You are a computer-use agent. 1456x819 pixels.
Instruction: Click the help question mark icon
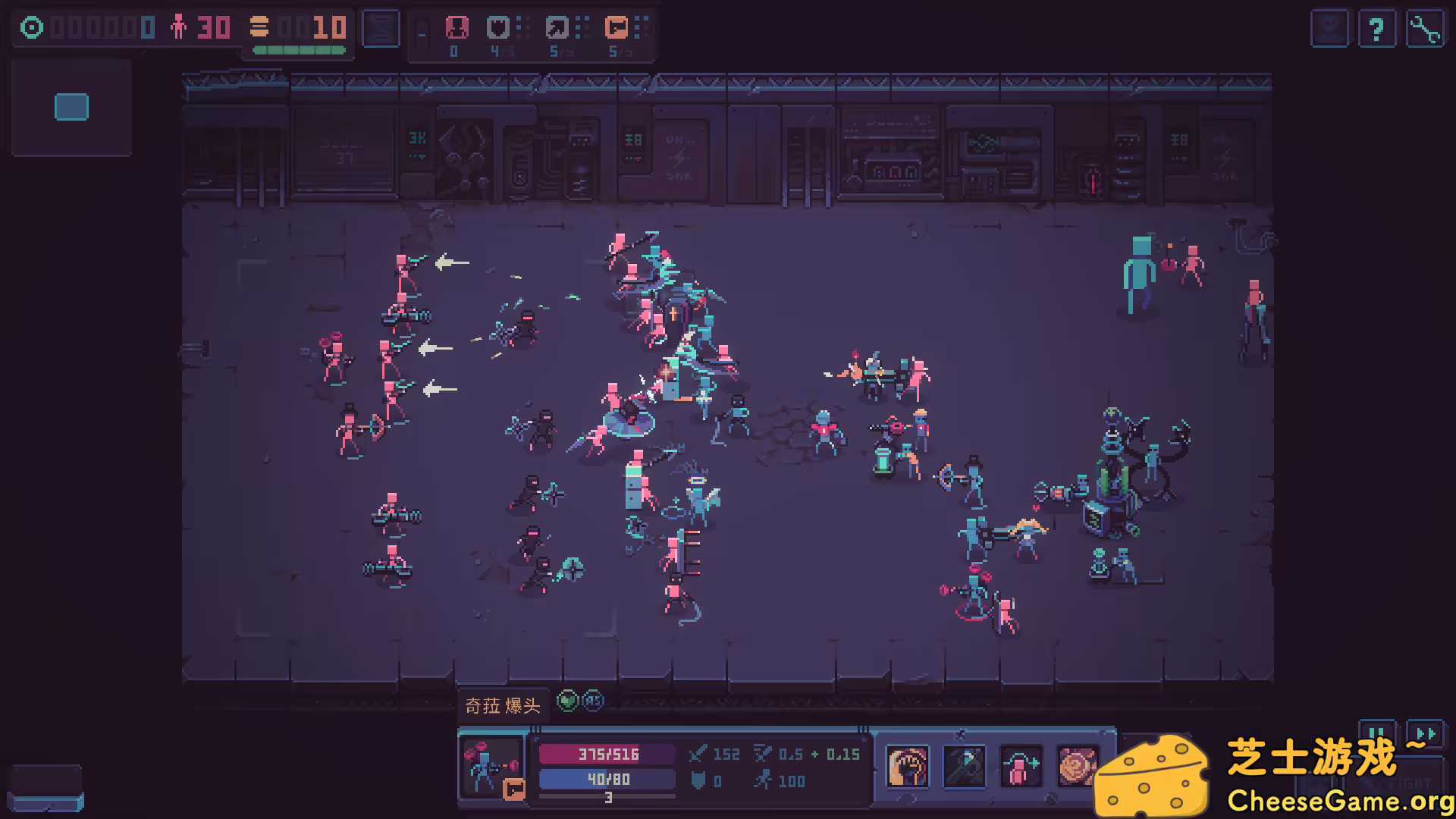click(x=1377, y=30)
